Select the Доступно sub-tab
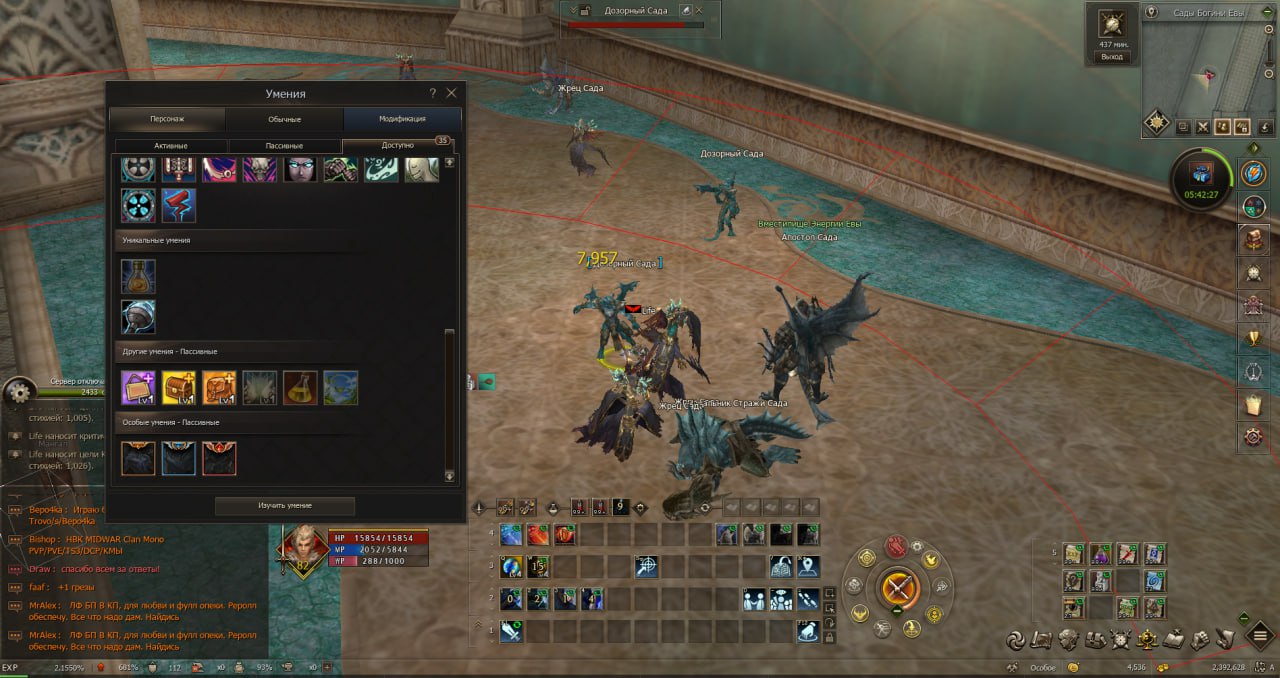 pyautogui.click(x=397, y=145)
